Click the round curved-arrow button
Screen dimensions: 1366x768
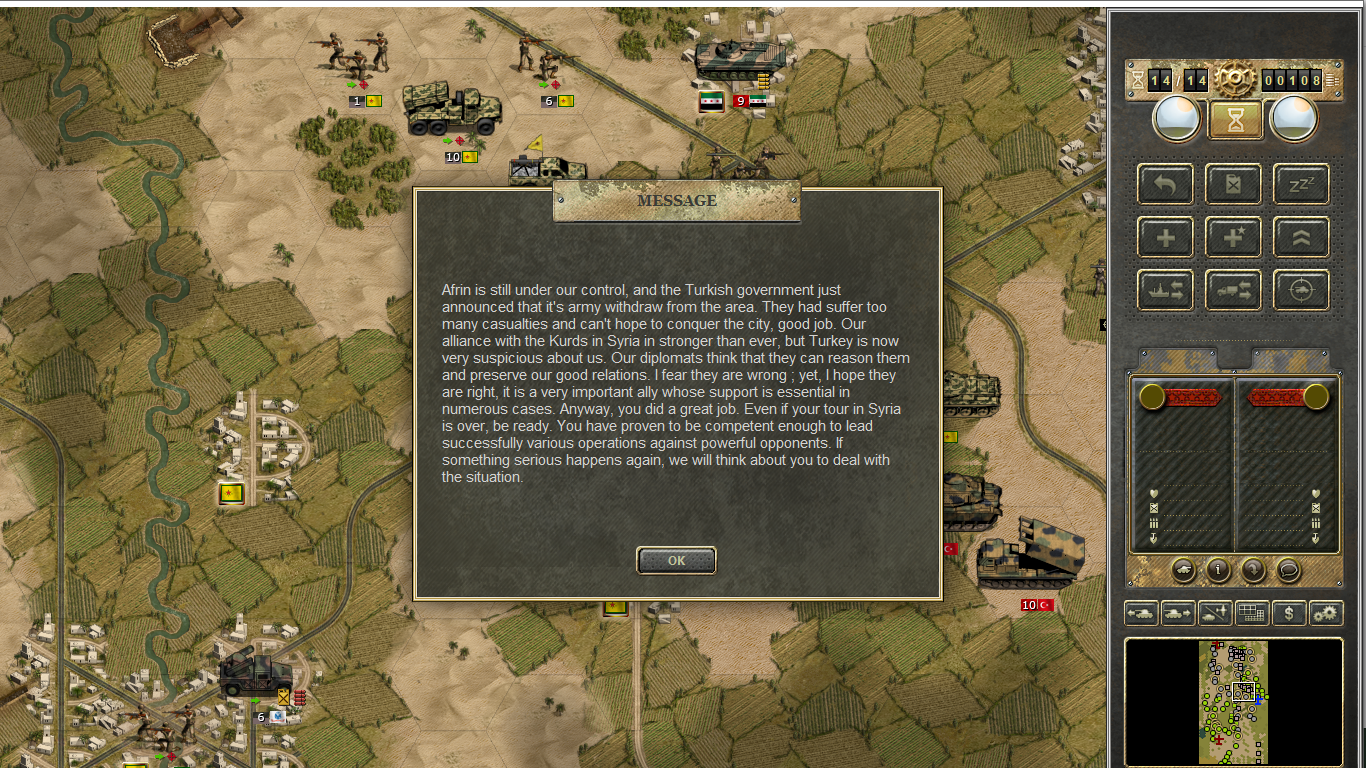1253,569
